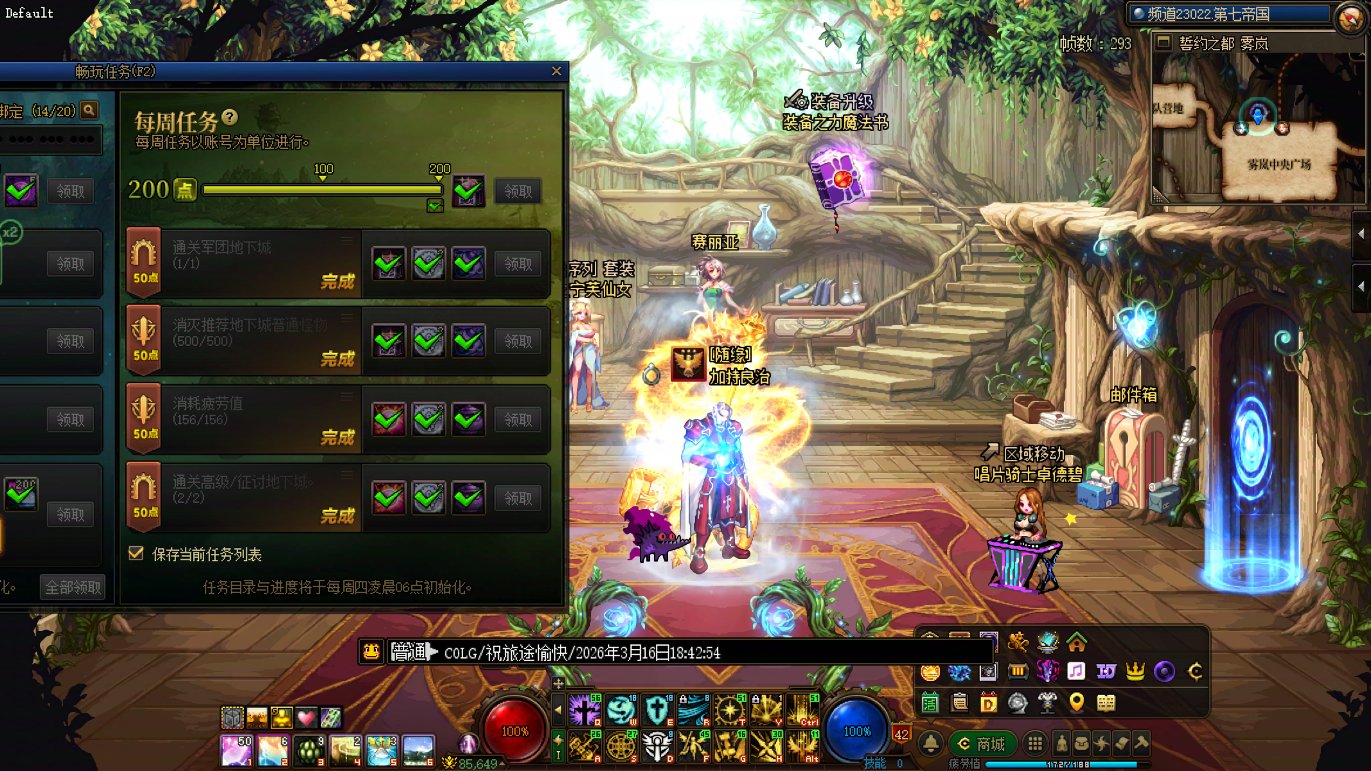Open the green house icon
This screenshot has height=771, width=1371.
point(1076,641)
